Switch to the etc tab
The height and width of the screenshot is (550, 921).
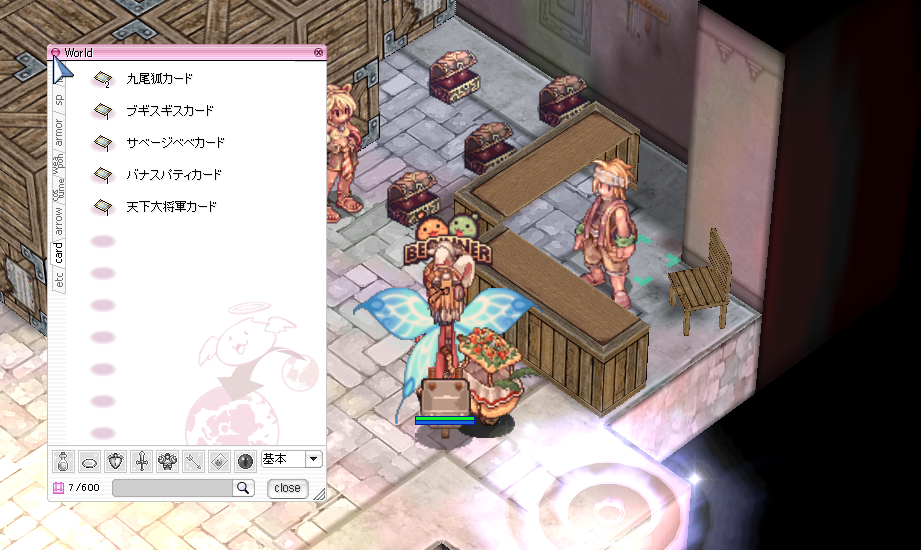[59, 281]
